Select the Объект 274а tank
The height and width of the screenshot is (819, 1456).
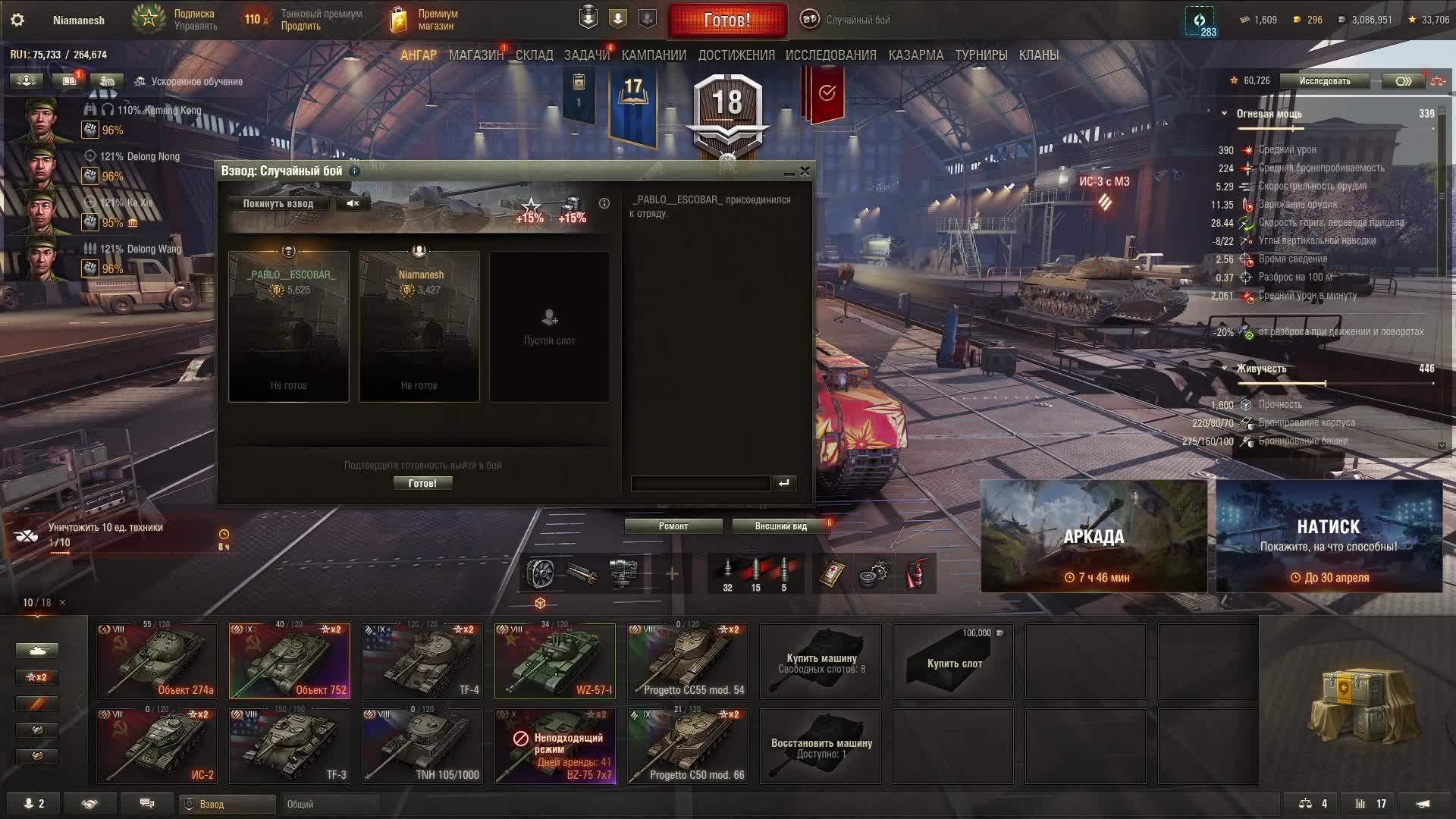(157, 661)
